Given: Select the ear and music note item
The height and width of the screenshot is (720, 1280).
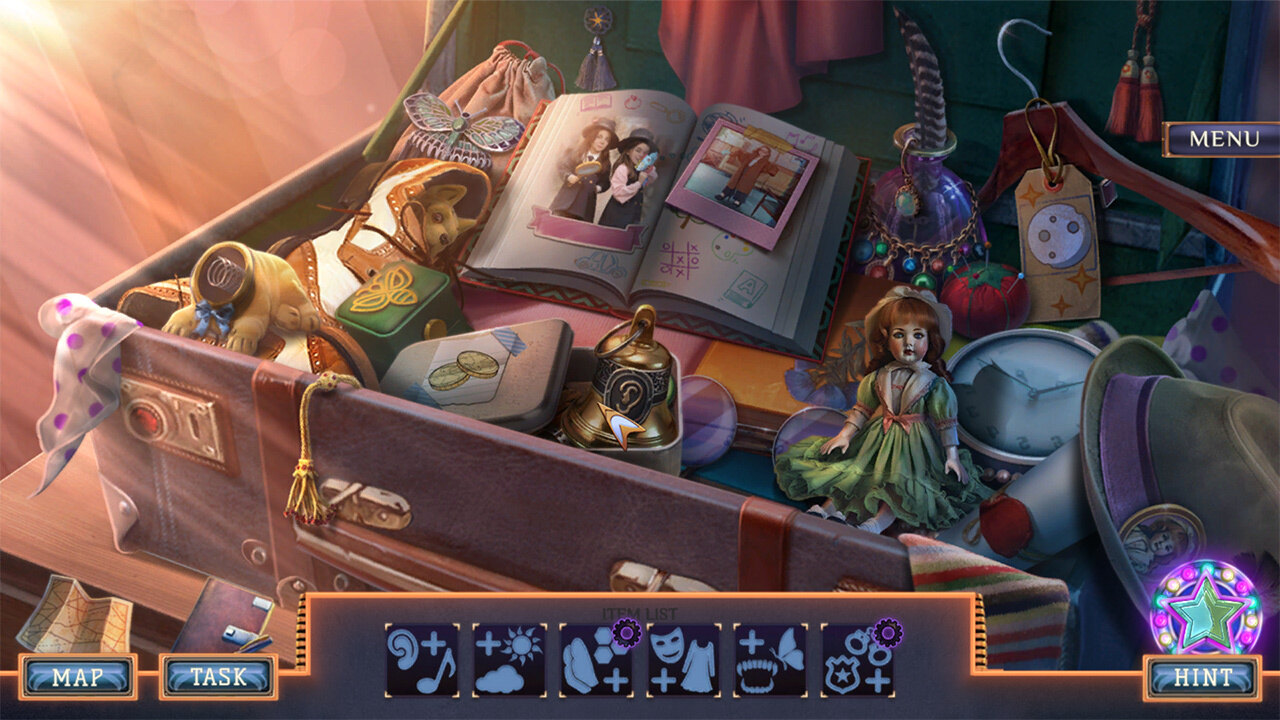Looking at the screenshot, I should pyautogui.click(x=422, y=660).
